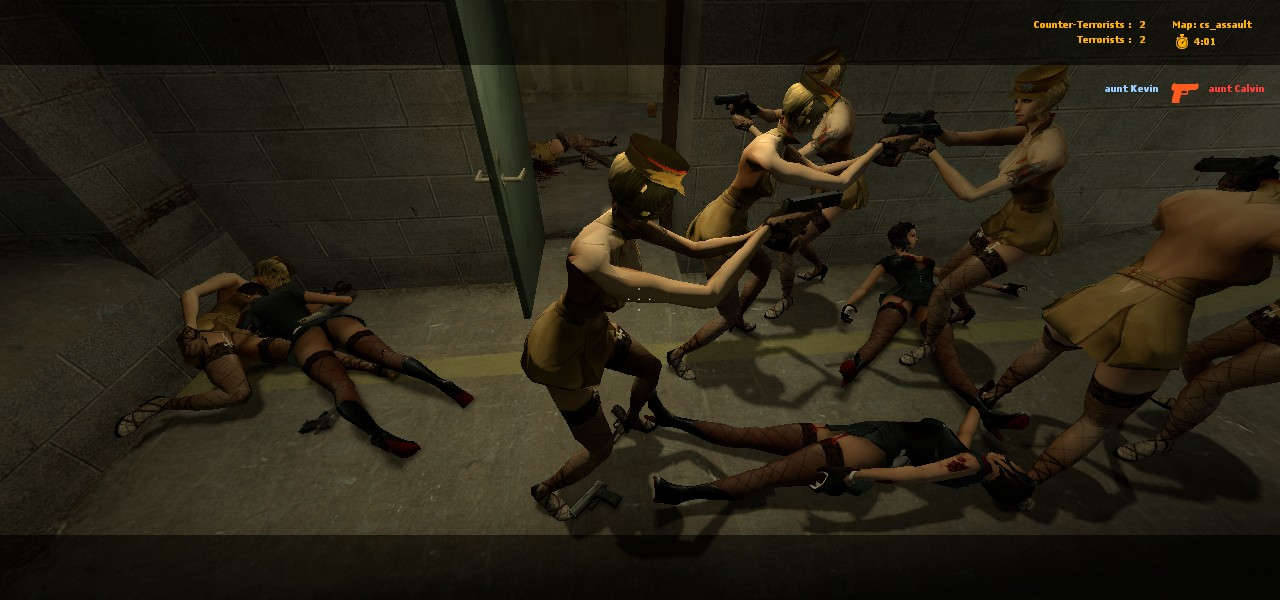1280x600 pixels.
Task: Click the orange pistol kill-feed icon
Action: pos(1184,92)
